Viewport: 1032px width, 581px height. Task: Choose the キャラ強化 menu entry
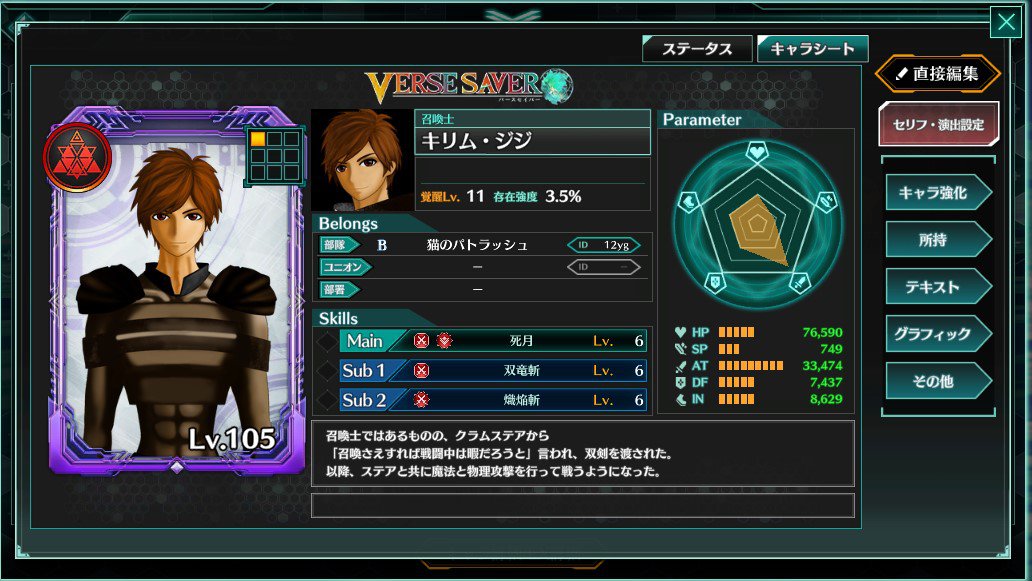(x=935, y=193)
